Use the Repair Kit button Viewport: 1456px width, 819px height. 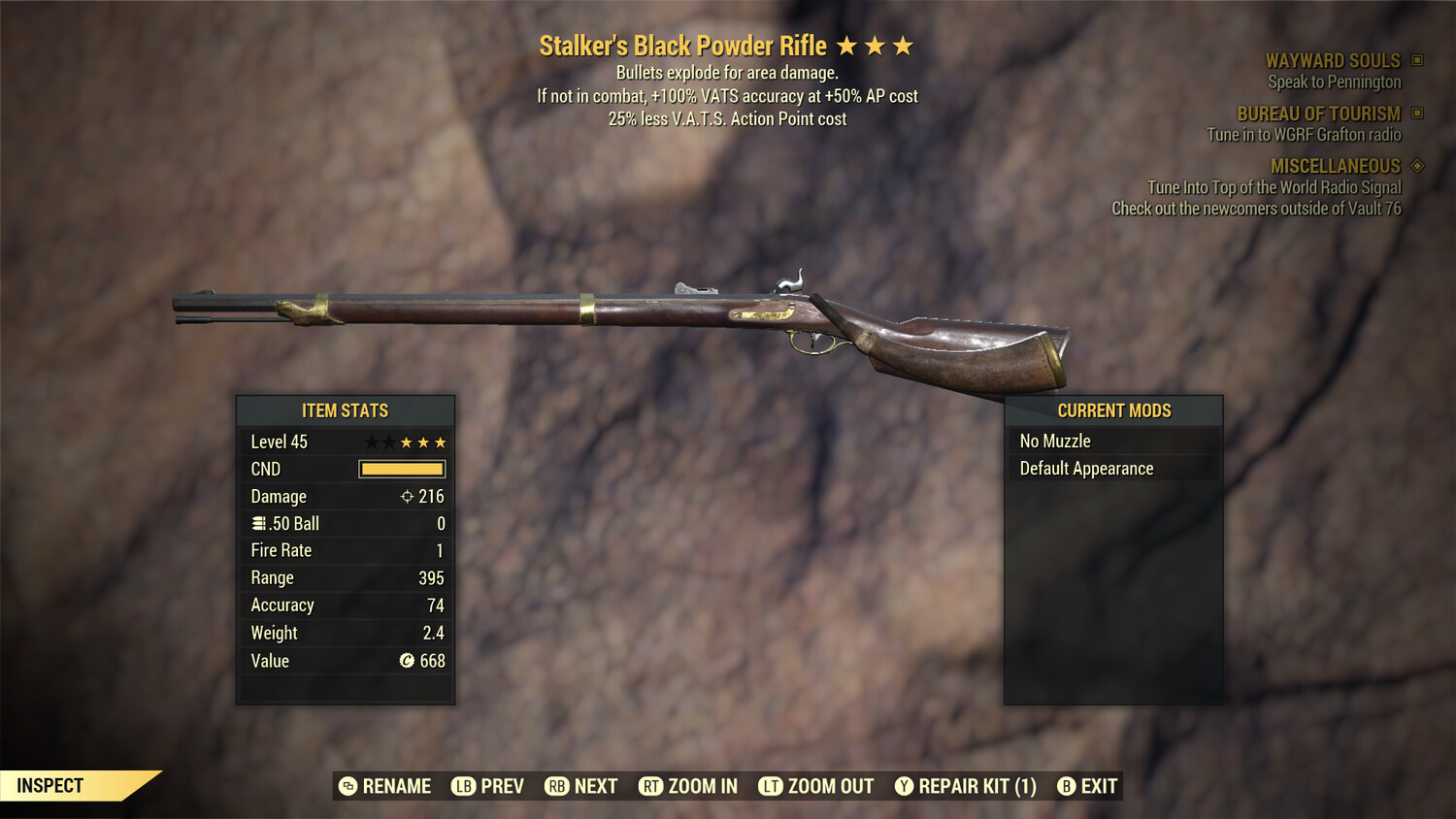(x=966, y=786)
